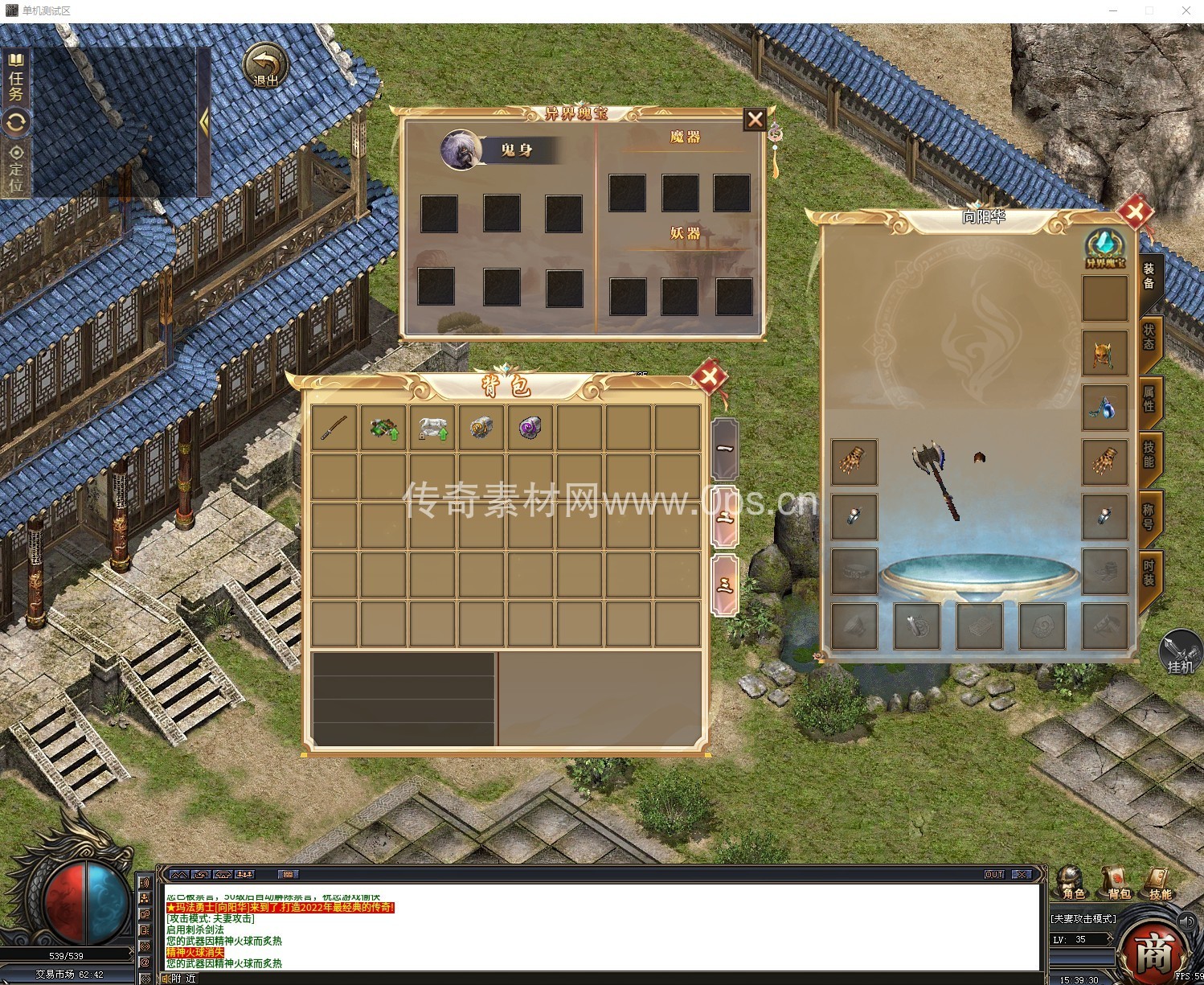
Task: Select the purple orb item in backpack
Action: (x=530, y=428)
